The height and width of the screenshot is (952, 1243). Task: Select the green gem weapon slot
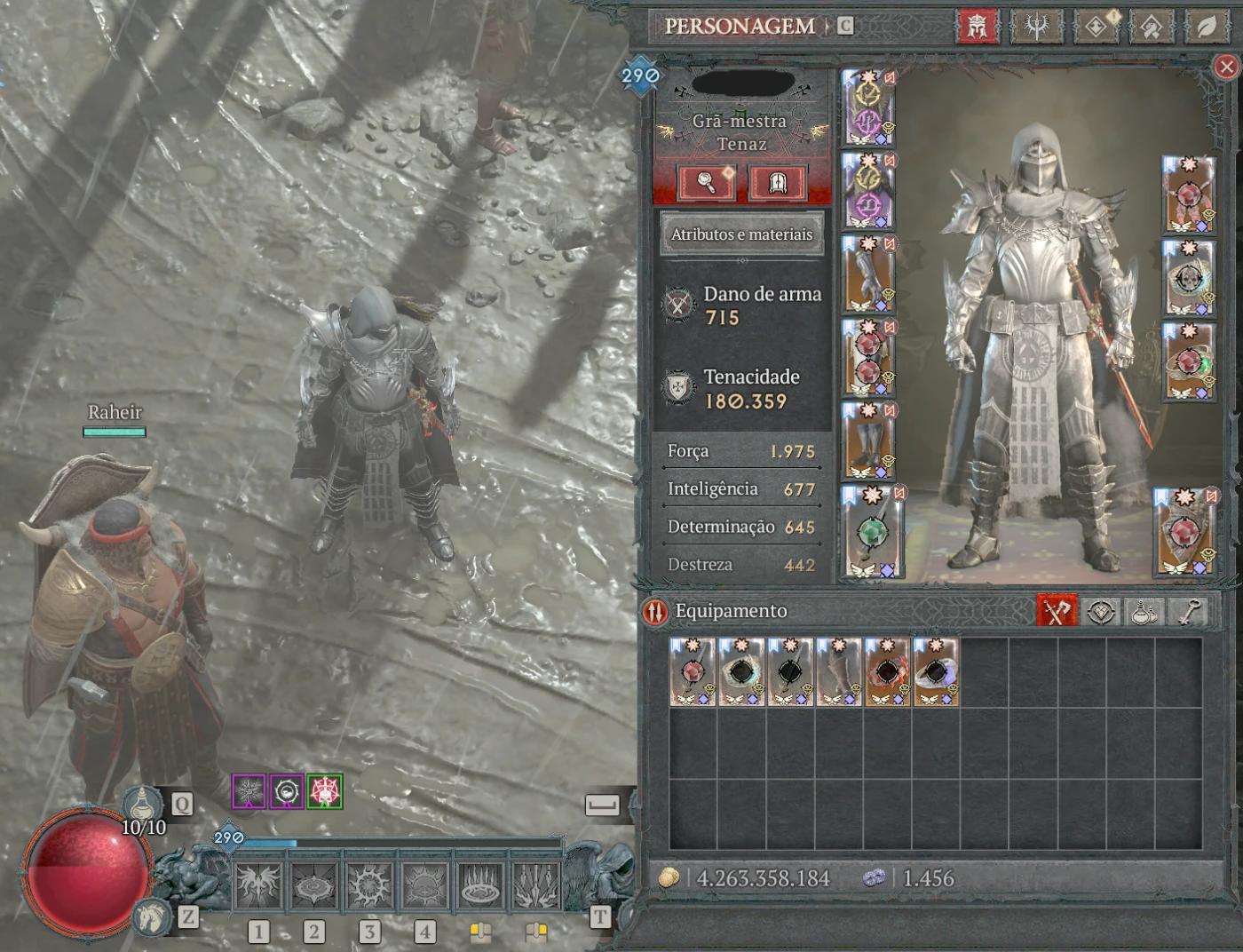[x=871, y=531]
